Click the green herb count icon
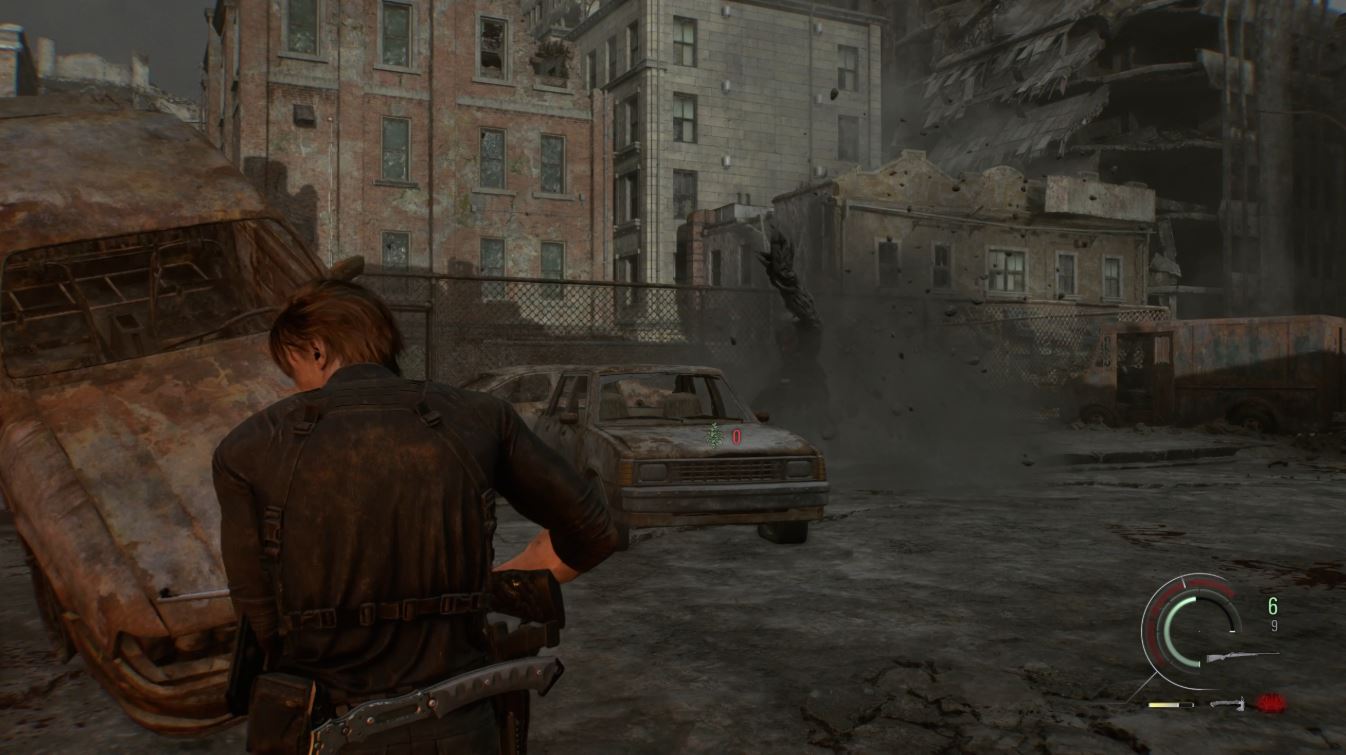 point(715,435)
